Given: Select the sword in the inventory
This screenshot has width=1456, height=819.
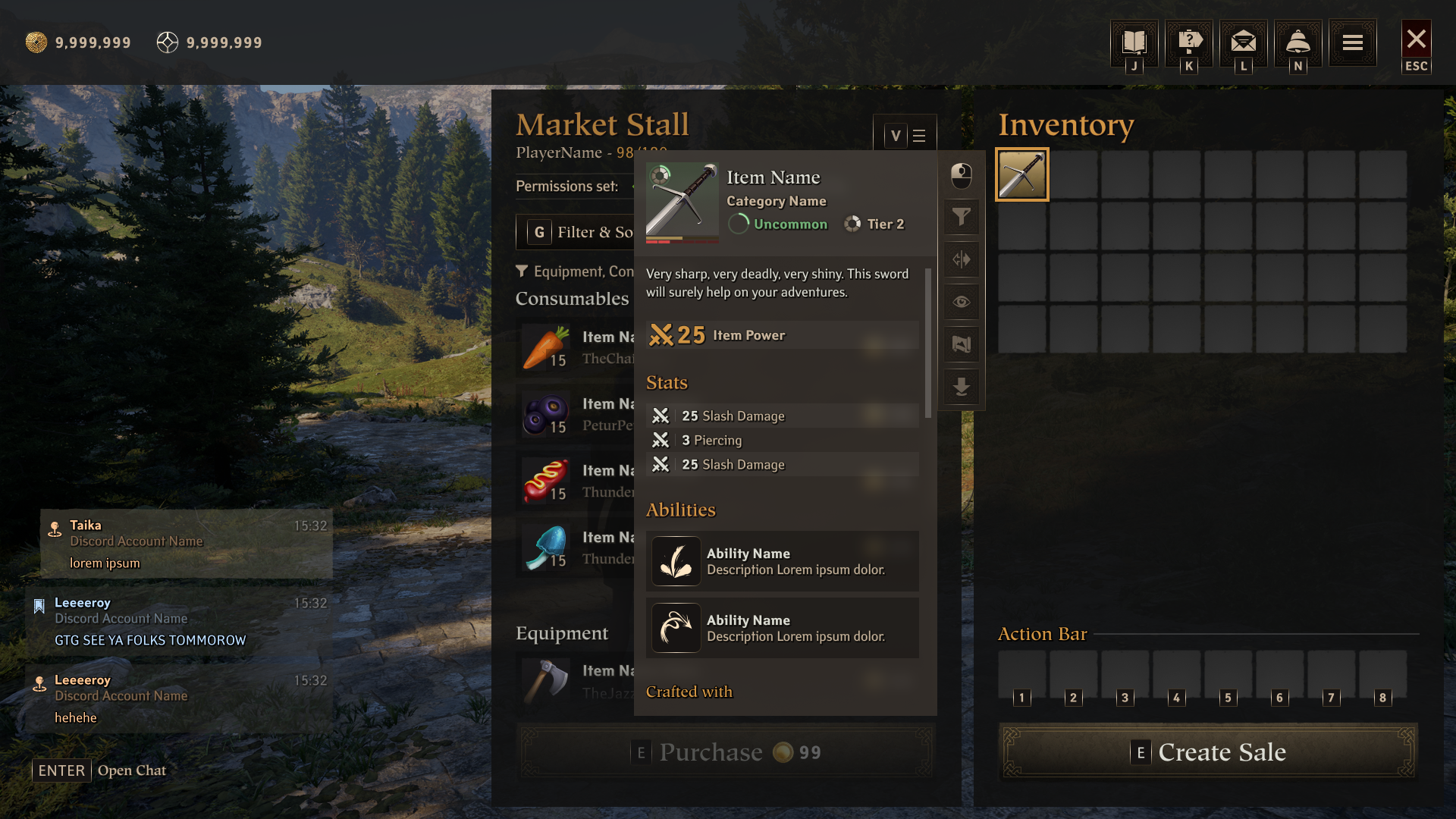Looking at the screenshot, I should [1022, 174].
